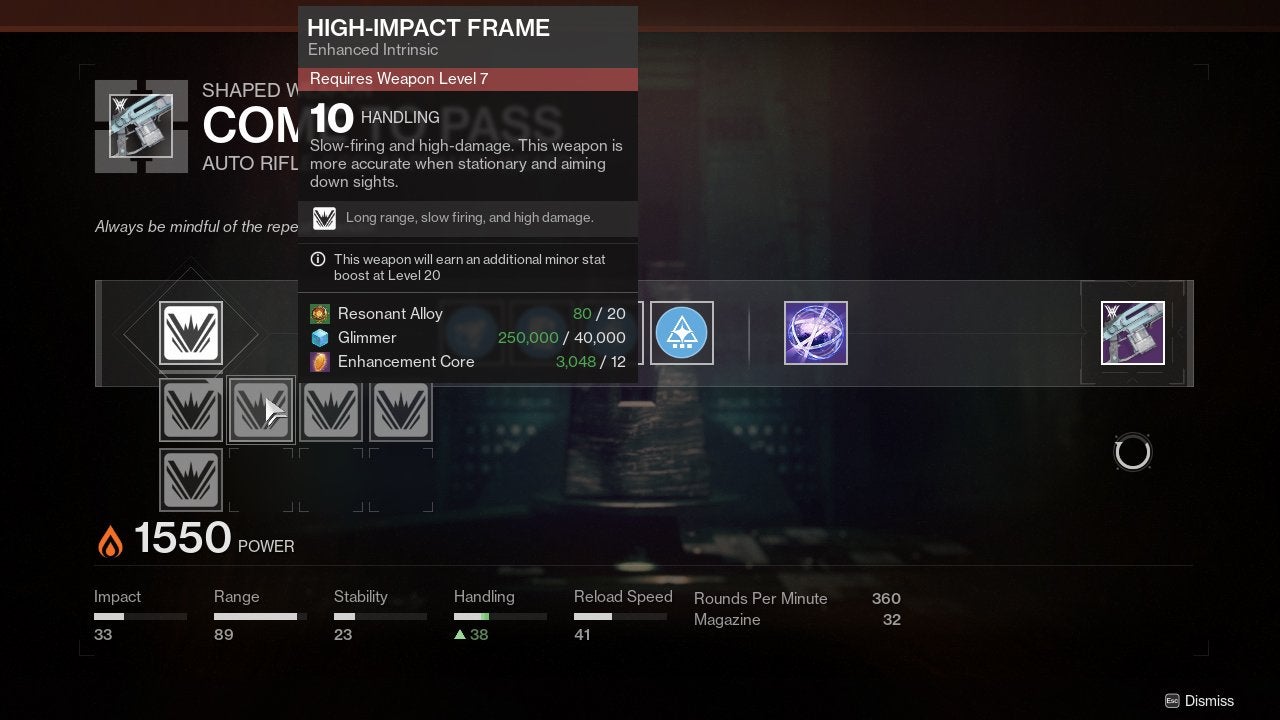Click the flame Power icon beside 1550
Image resolution: width=1280 pixels, height=720 pixels.
click(x=110, y=538)
